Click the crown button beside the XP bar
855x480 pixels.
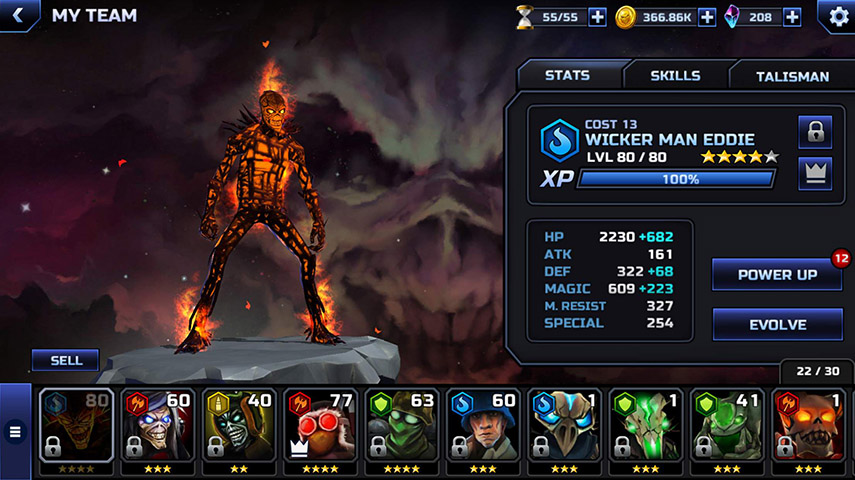815,173
